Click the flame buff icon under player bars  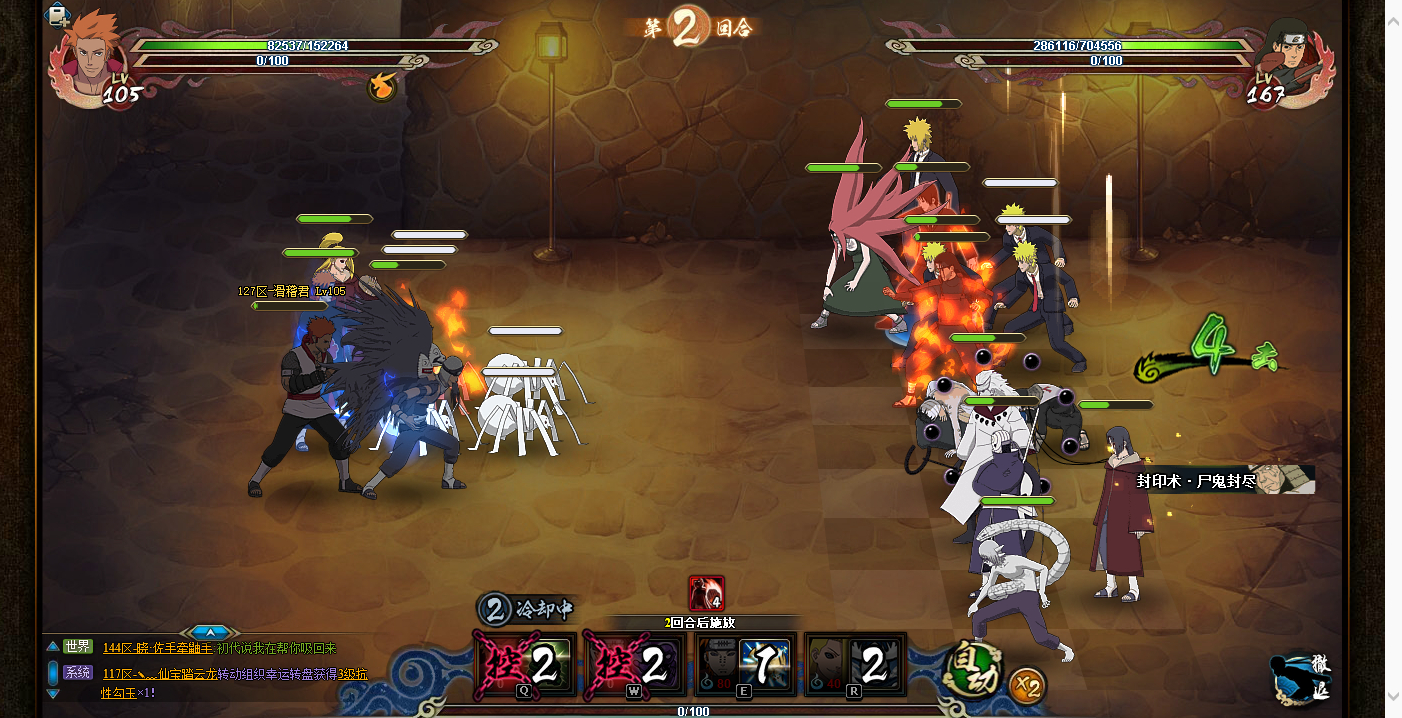[381, 88]
